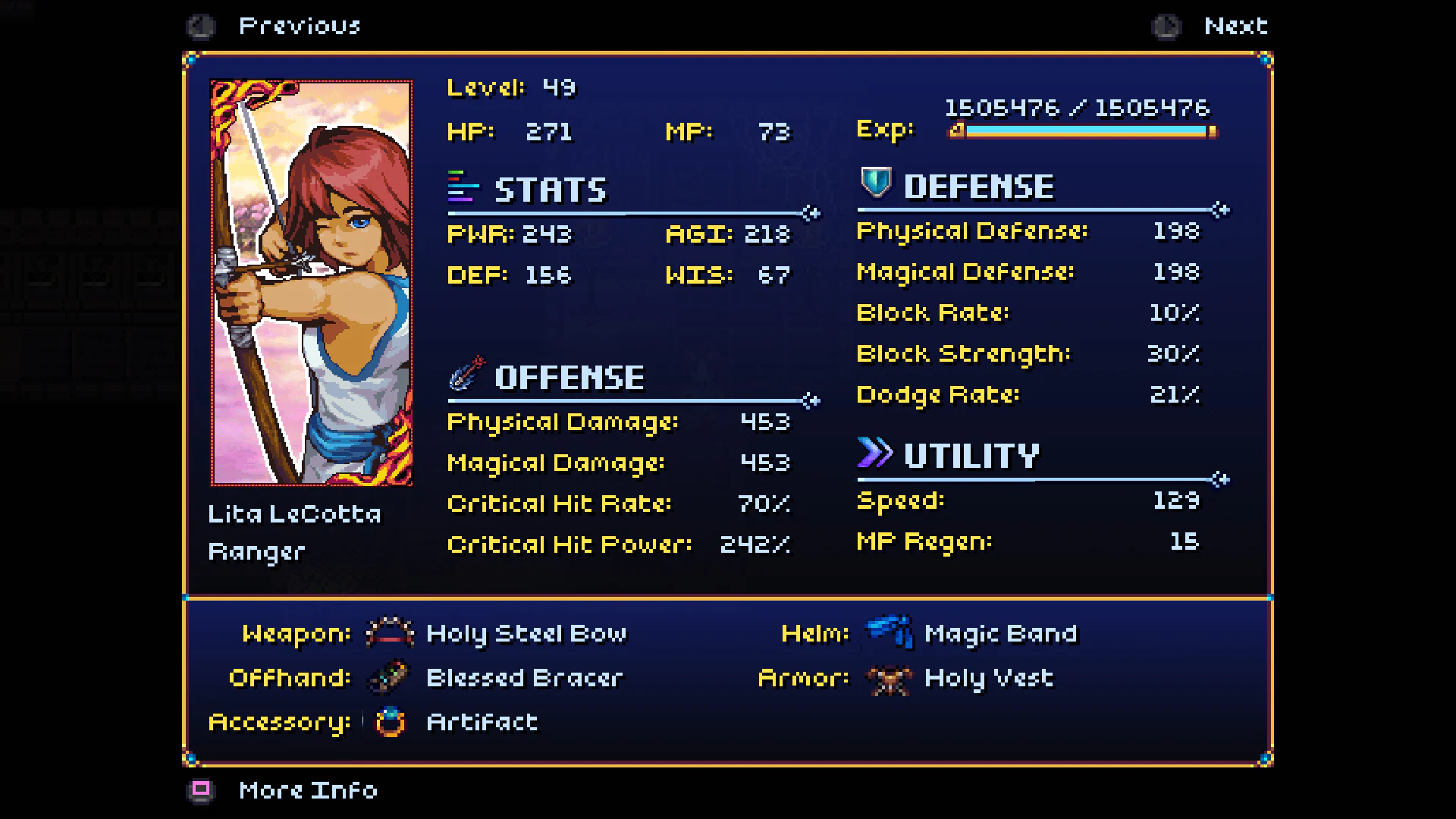The image size is (1456, 819).
Task: Click the Blessed Bracer offhand icon
Action: [388, 677]
